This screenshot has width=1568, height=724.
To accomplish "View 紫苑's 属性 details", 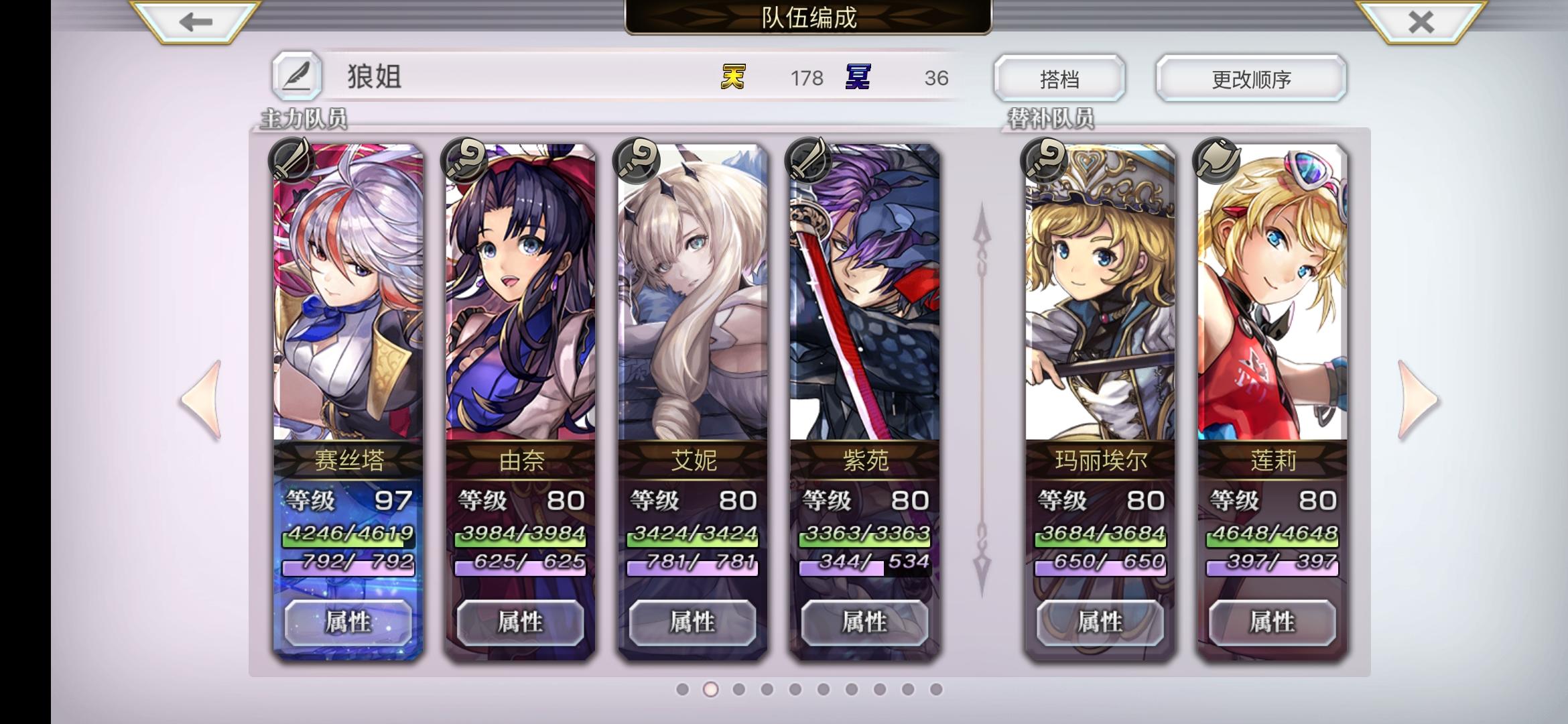I will 864,622.
